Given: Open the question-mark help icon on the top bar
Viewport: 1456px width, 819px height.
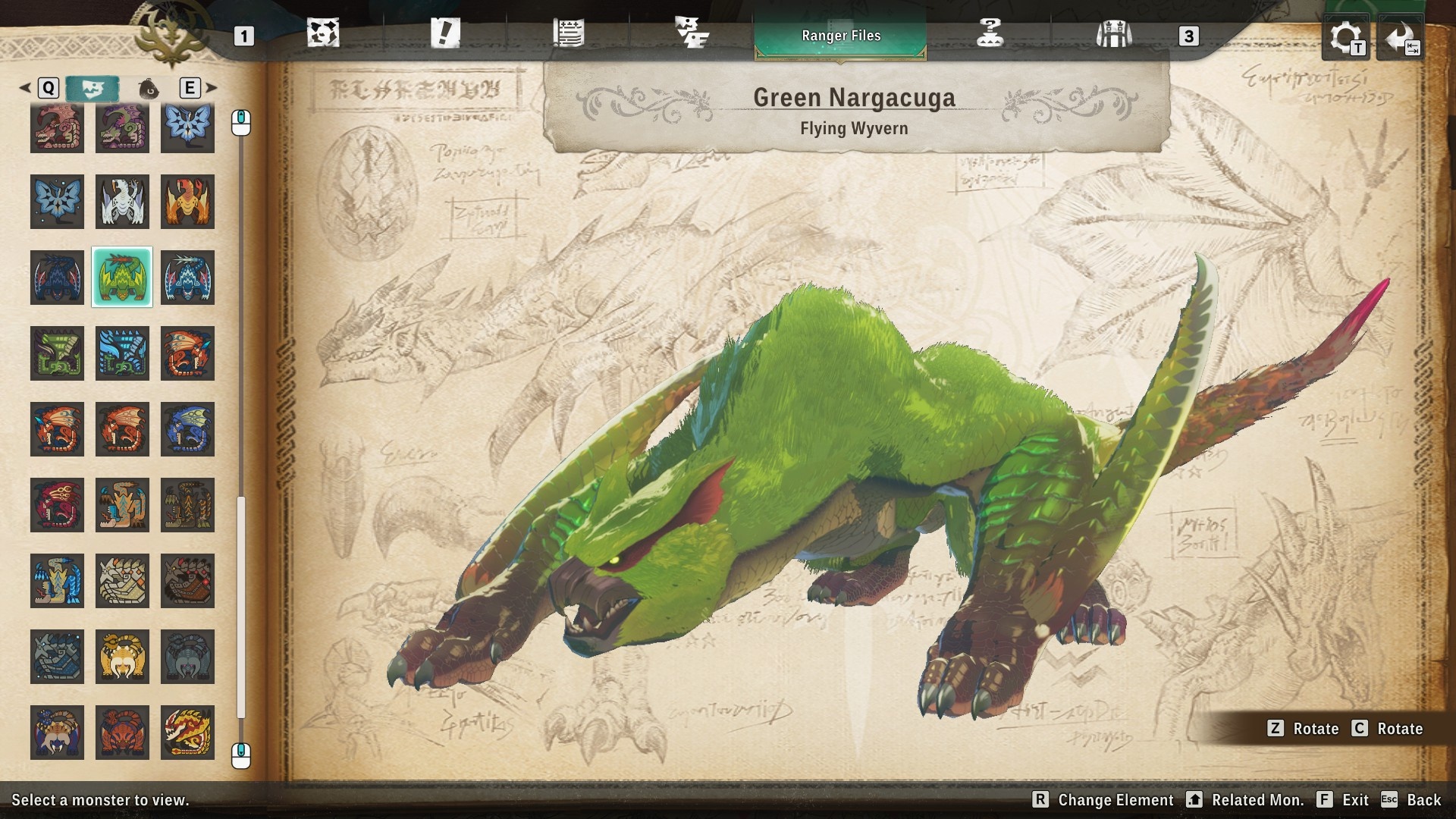Looking at the screenshot, I should [x=990, y=34].
